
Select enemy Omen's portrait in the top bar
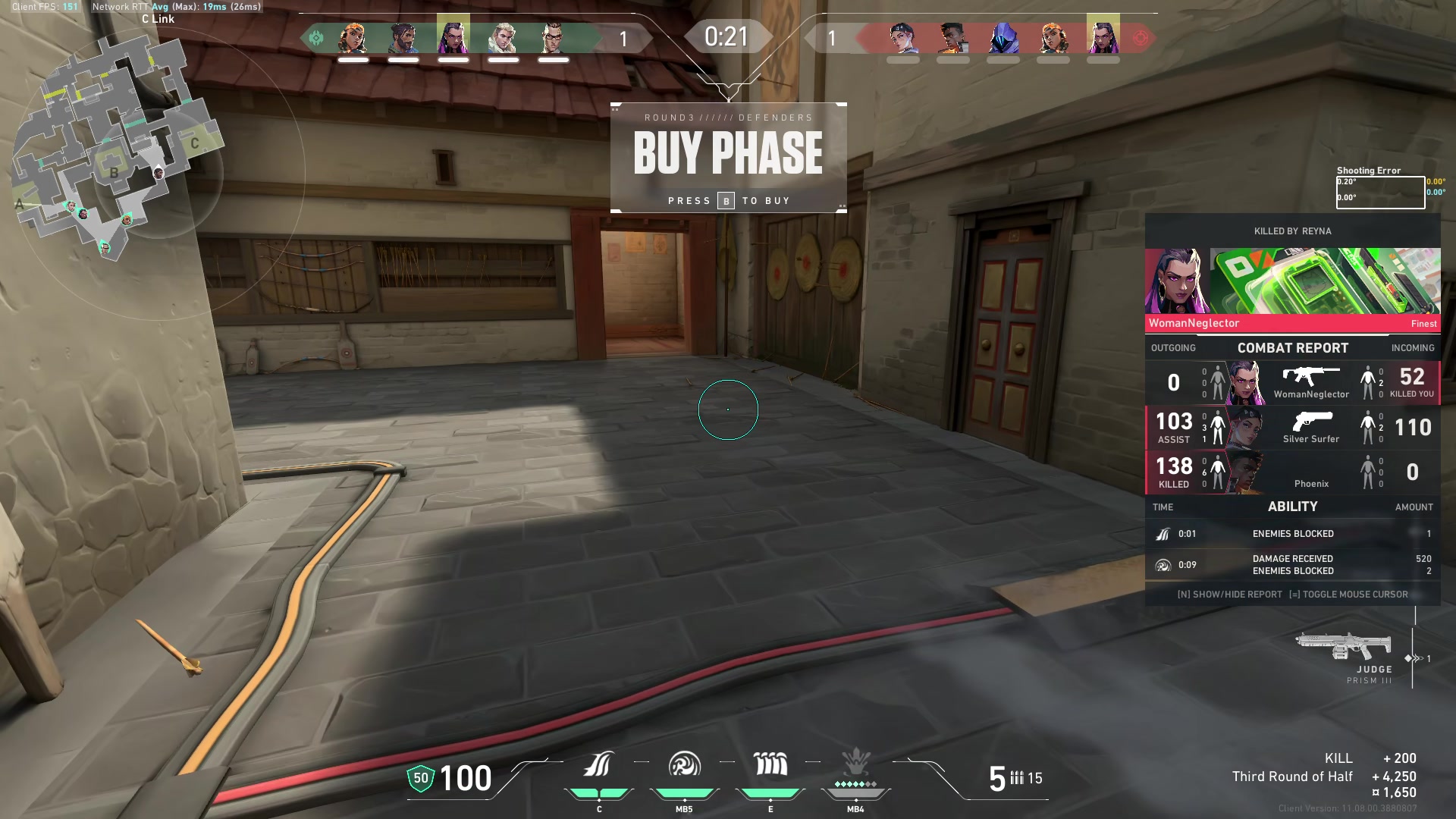[x=1003, y=37]
